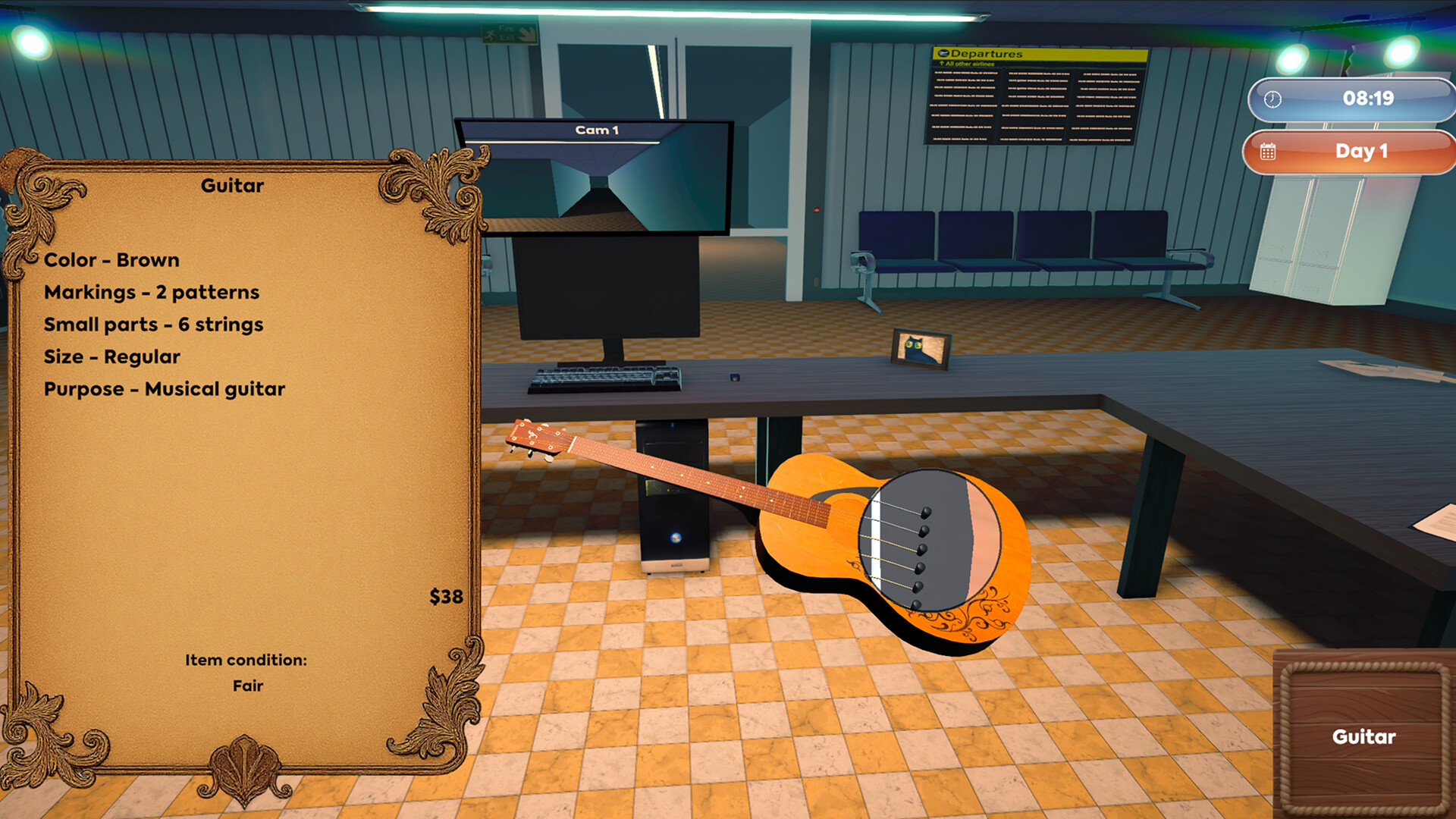Image resolution: width=1456 pixels, height=819 pixels.
Task: Open the wooden Guitar button bottom right
Action: pyautogui.click(x=1363, y=736)
